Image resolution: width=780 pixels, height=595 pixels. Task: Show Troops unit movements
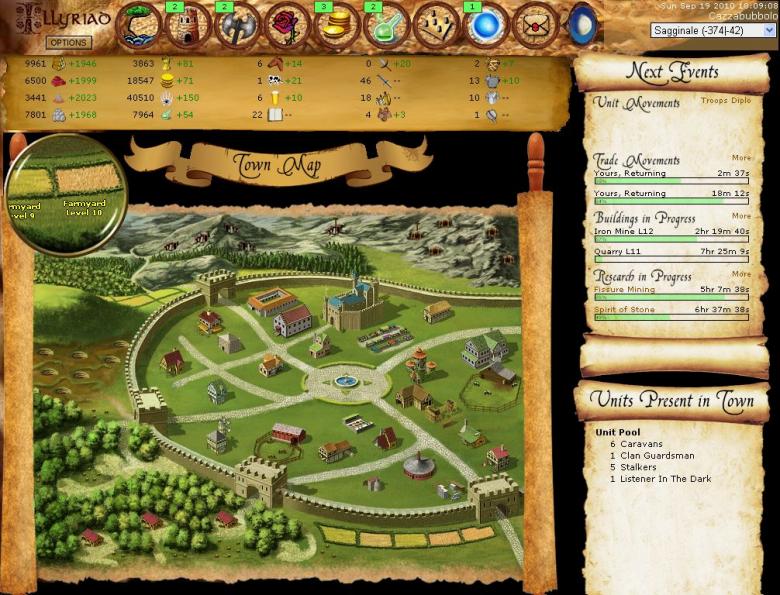713,101
